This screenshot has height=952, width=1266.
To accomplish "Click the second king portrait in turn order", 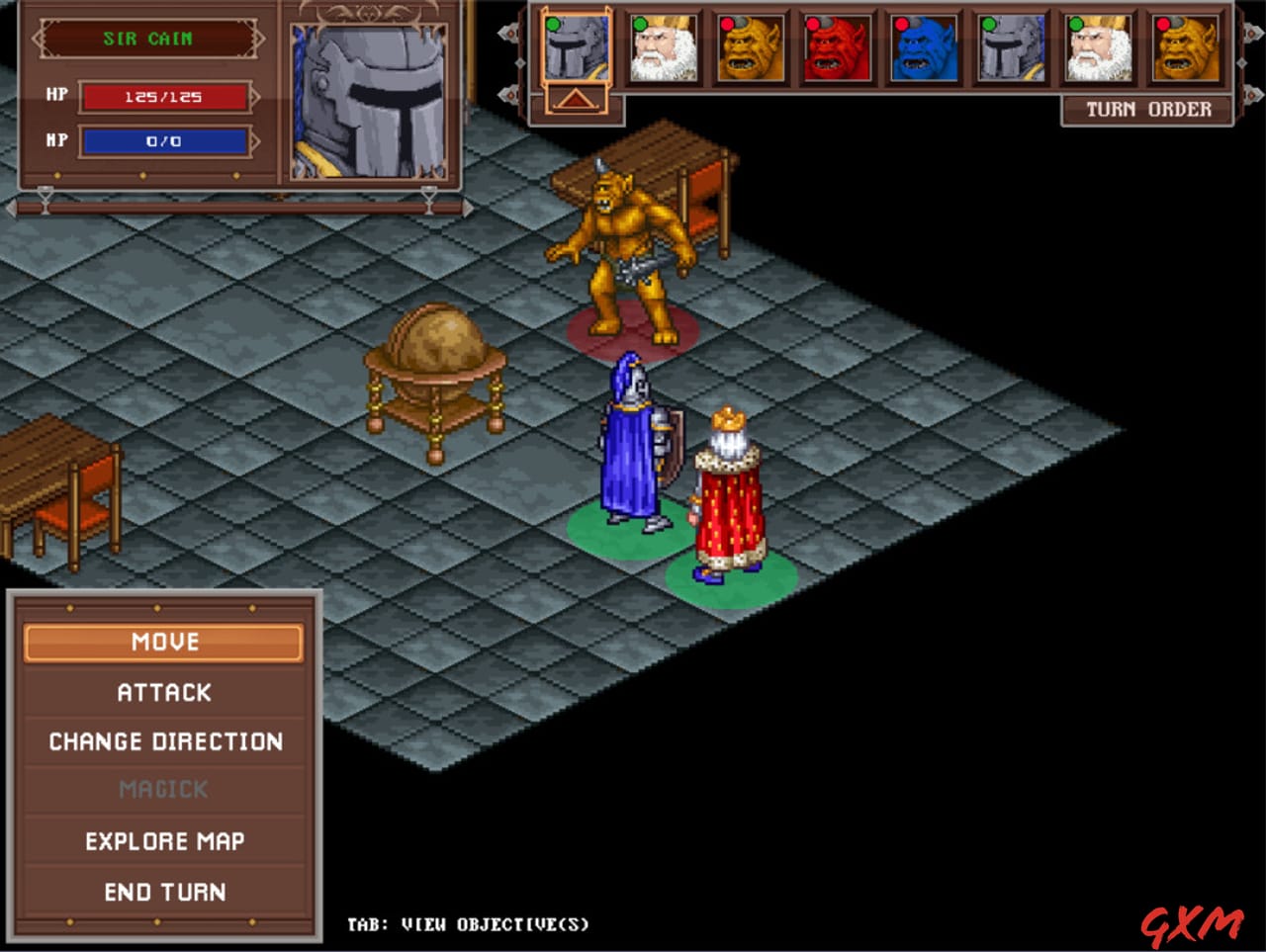I will [1099, 47].
